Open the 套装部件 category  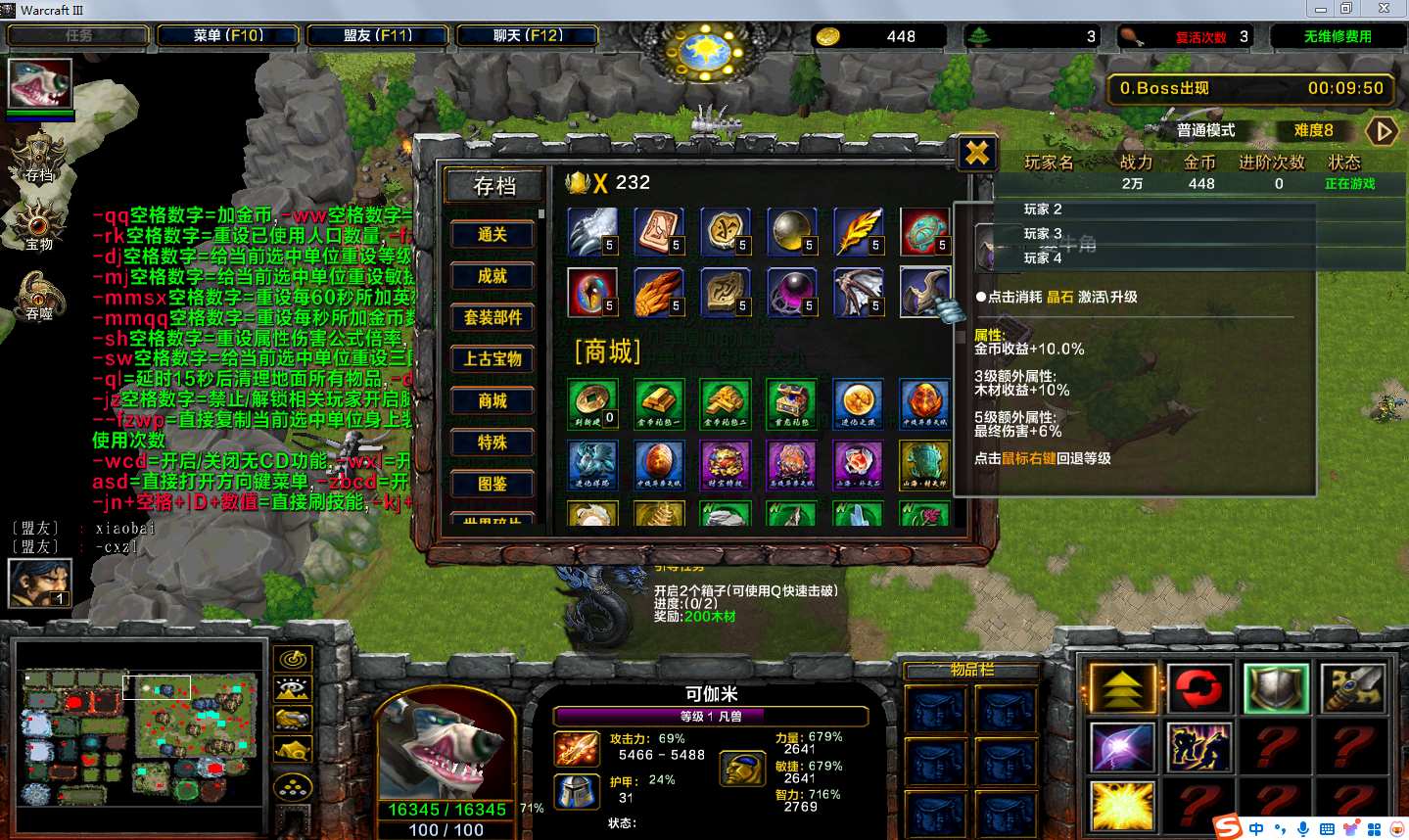tap(492, 317)
